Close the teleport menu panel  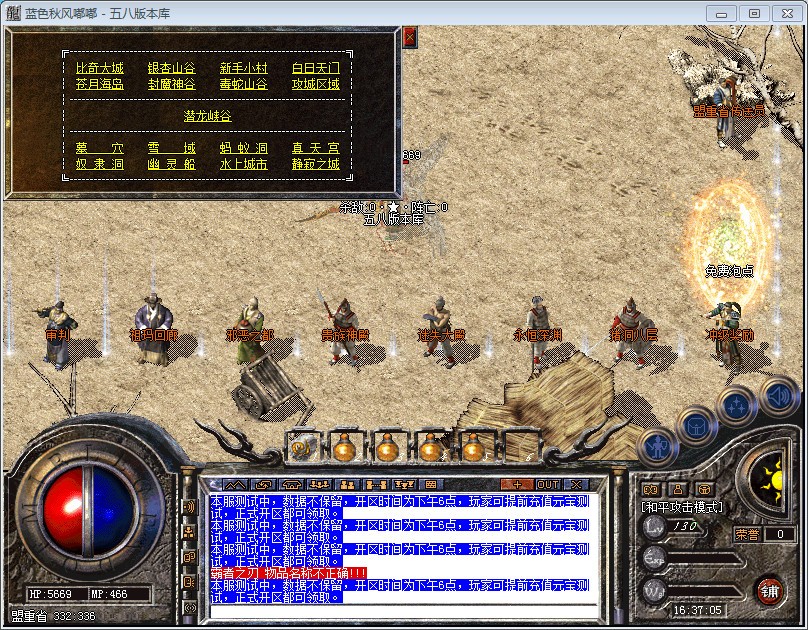click(x=409, y=37)
